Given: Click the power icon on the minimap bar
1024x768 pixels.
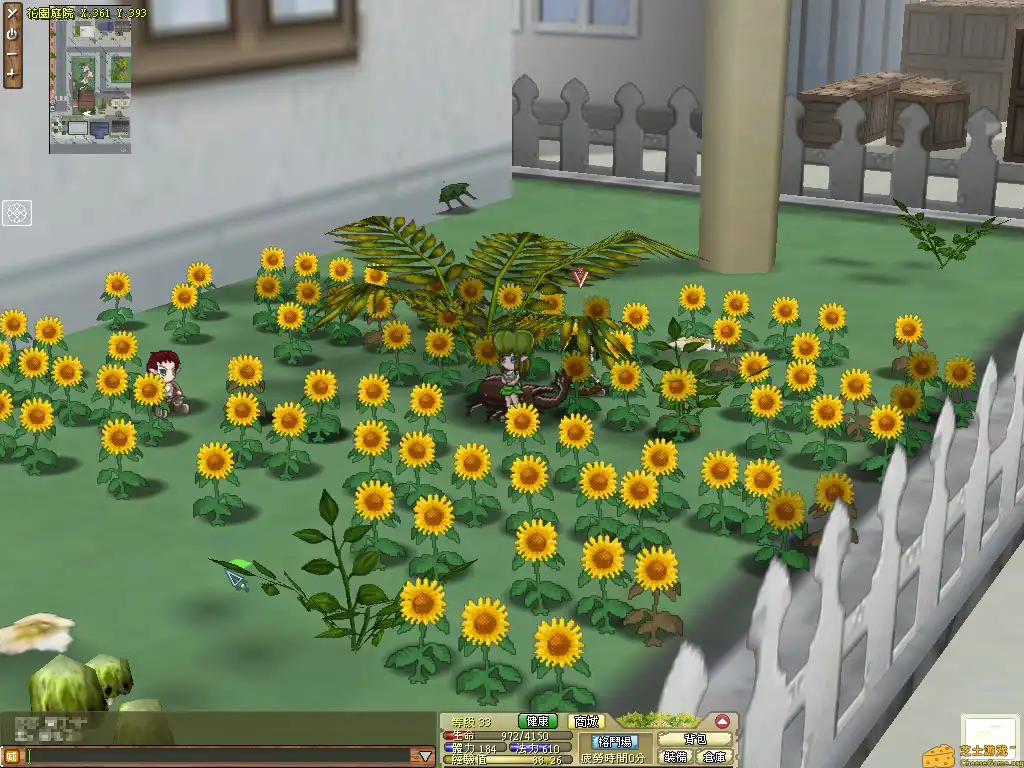Looking at the screenshot, I should (x=12, y=33).
